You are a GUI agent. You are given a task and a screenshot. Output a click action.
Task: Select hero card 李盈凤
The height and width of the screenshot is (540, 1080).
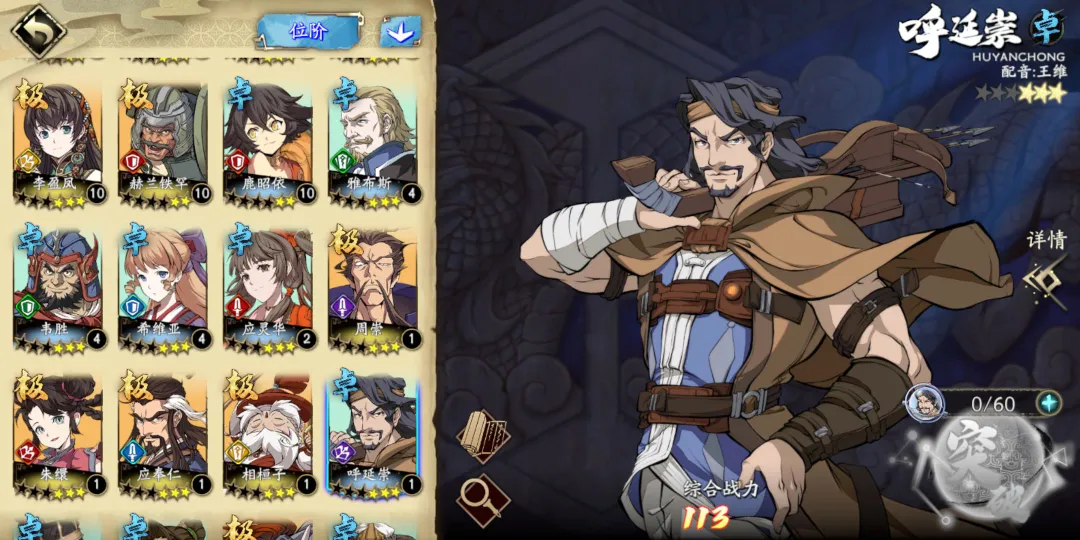coord(57,141)
